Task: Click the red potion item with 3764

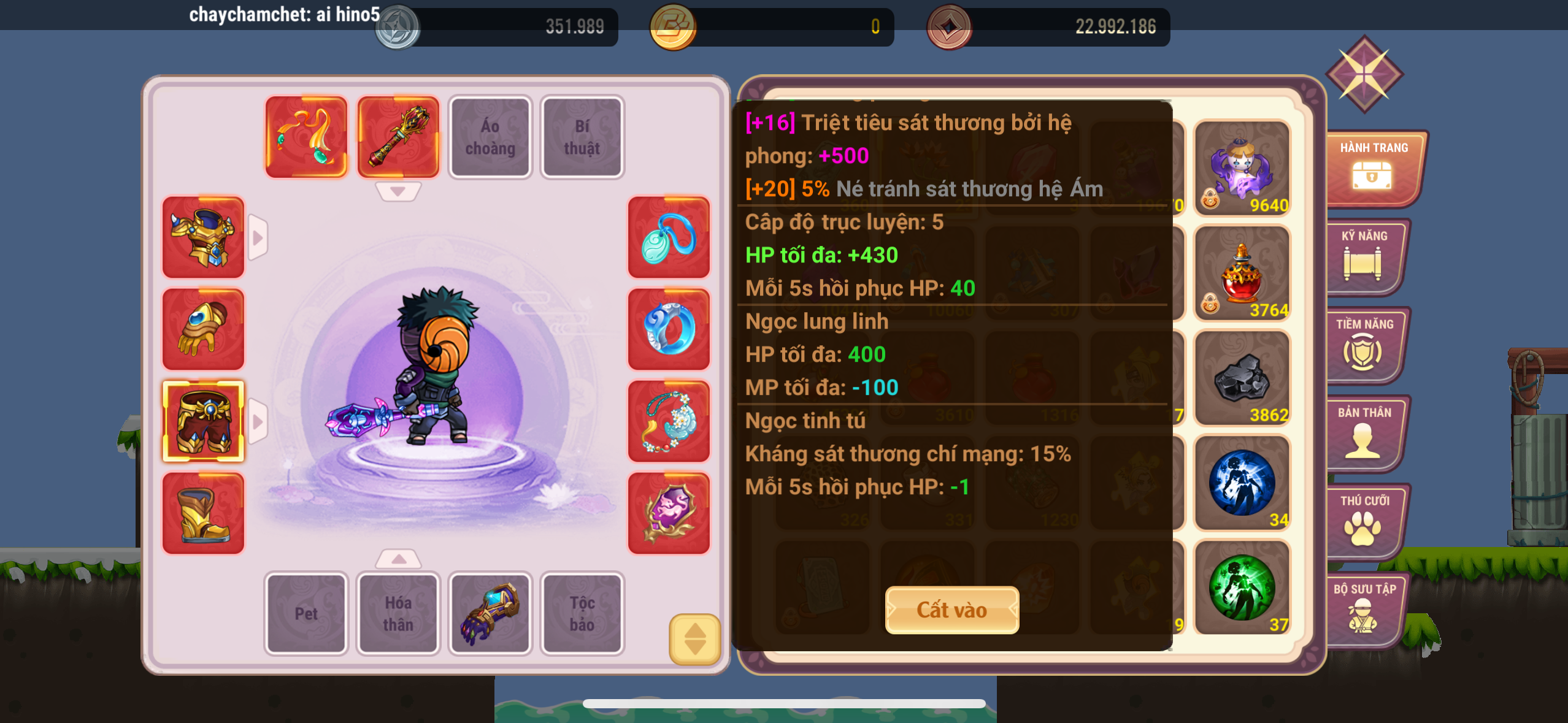Action: (1242, 274)
